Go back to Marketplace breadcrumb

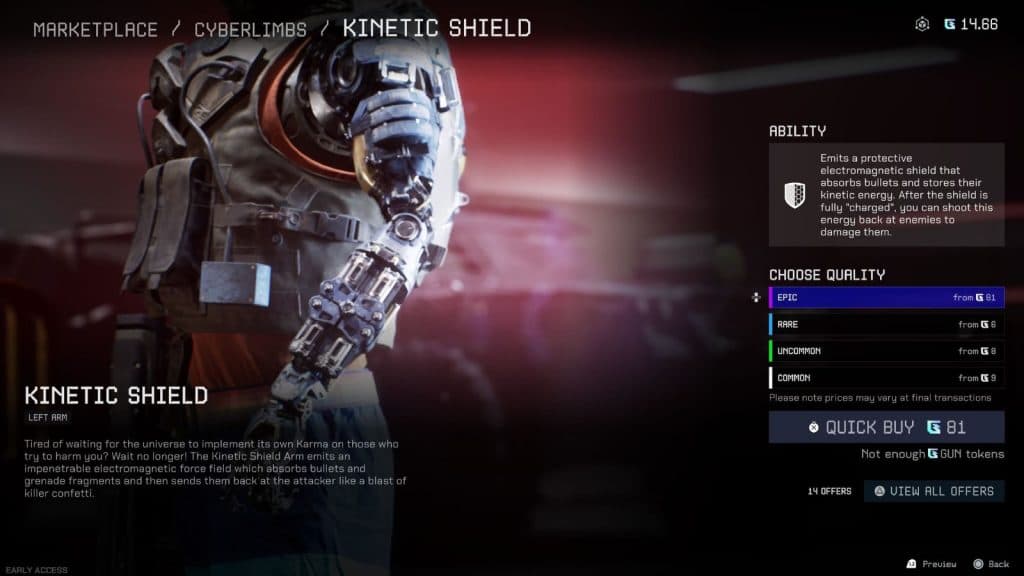95,28
